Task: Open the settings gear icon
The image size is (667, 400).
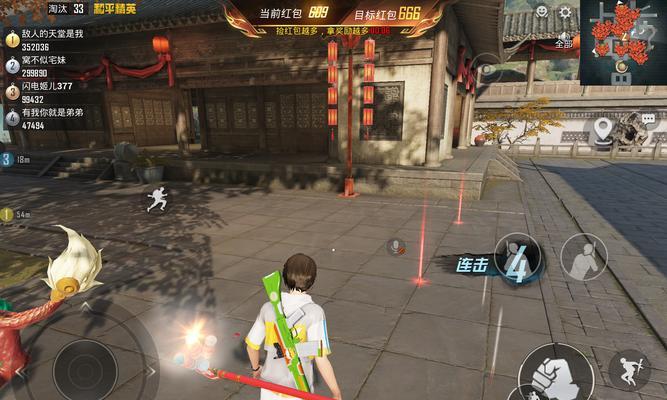Action: (565, 12)
